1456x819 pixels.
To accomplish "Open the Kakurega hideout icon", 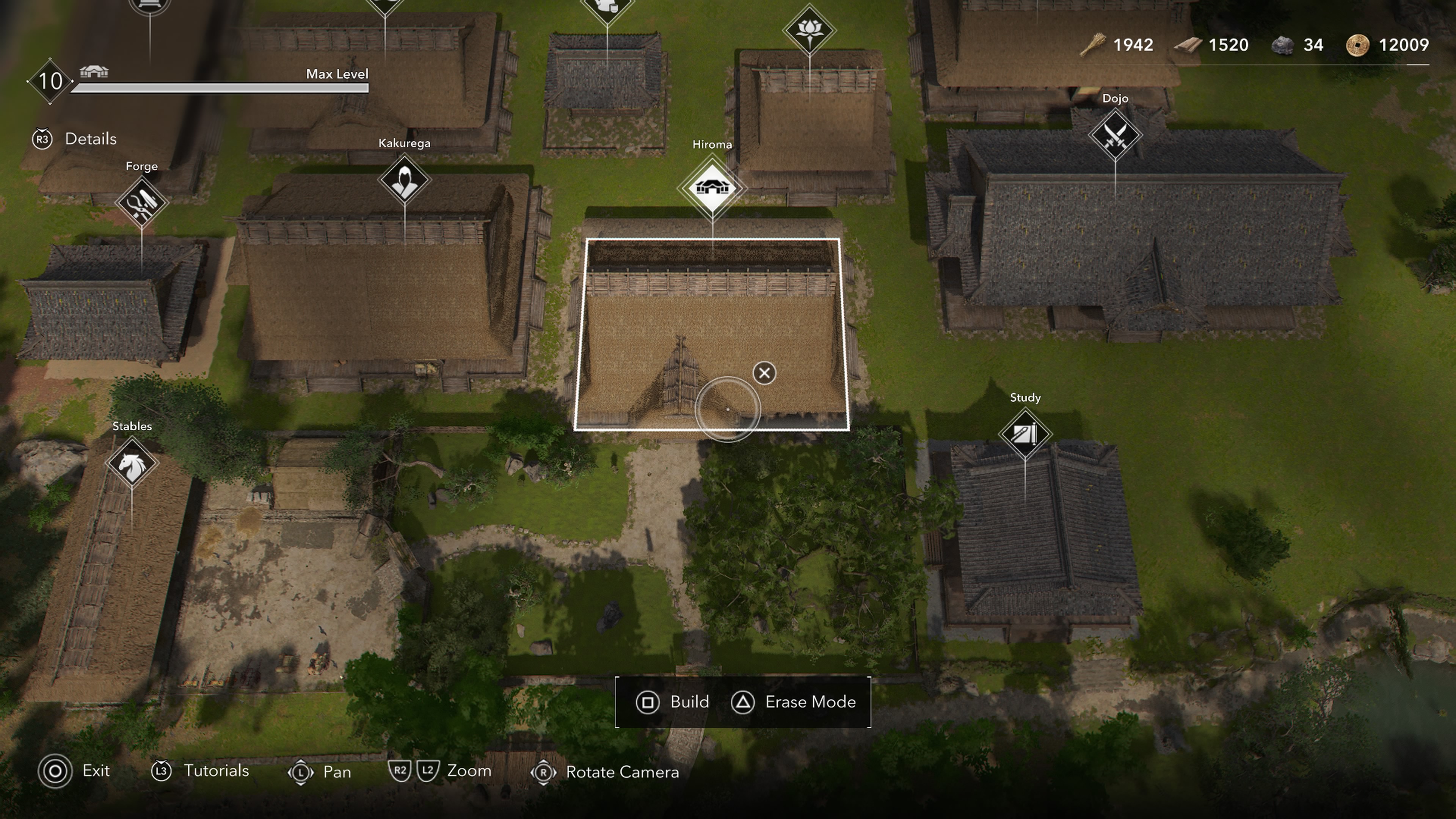I will point(405,180).
